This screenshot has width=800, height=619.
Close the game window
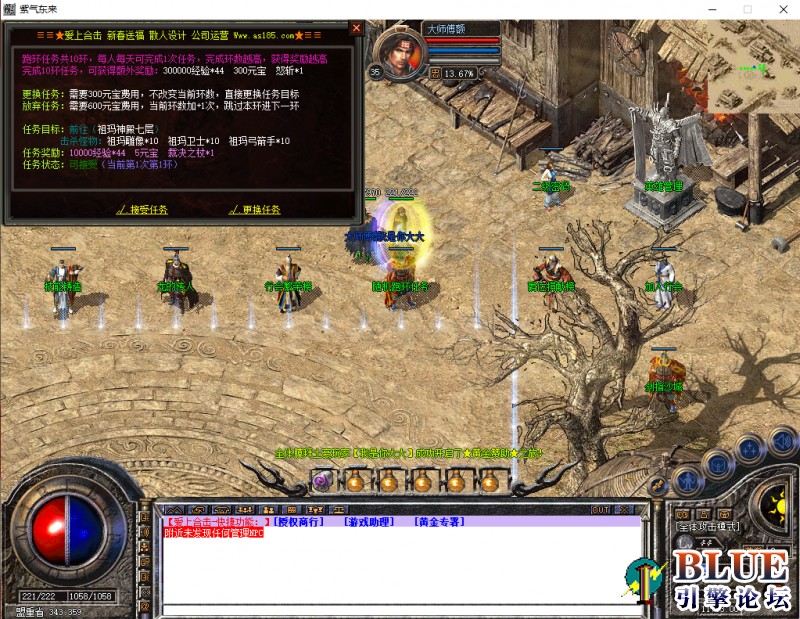[776, 9]
